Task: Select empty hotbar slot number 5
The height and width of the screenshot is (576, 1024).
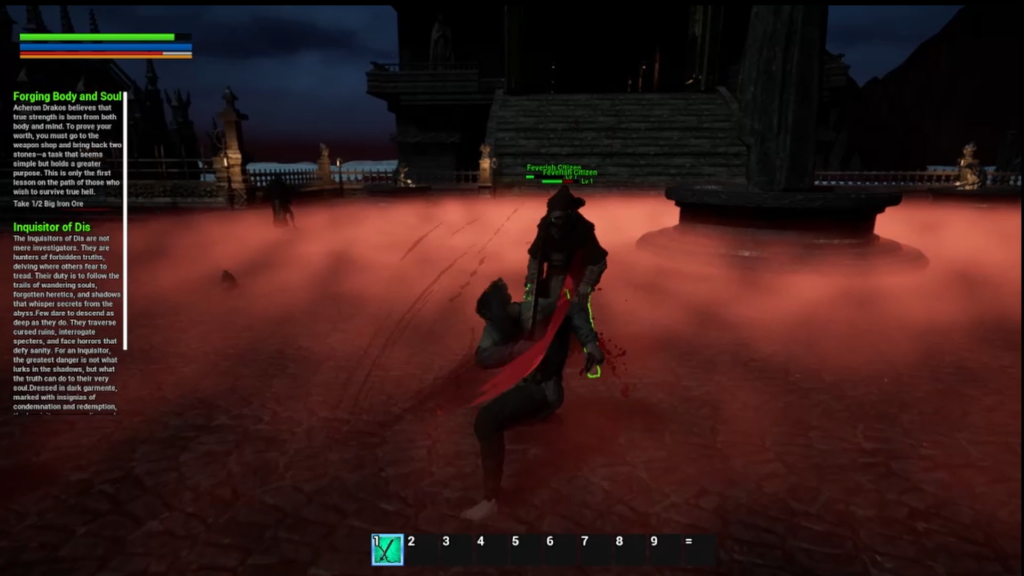Action: click(526, 549)
